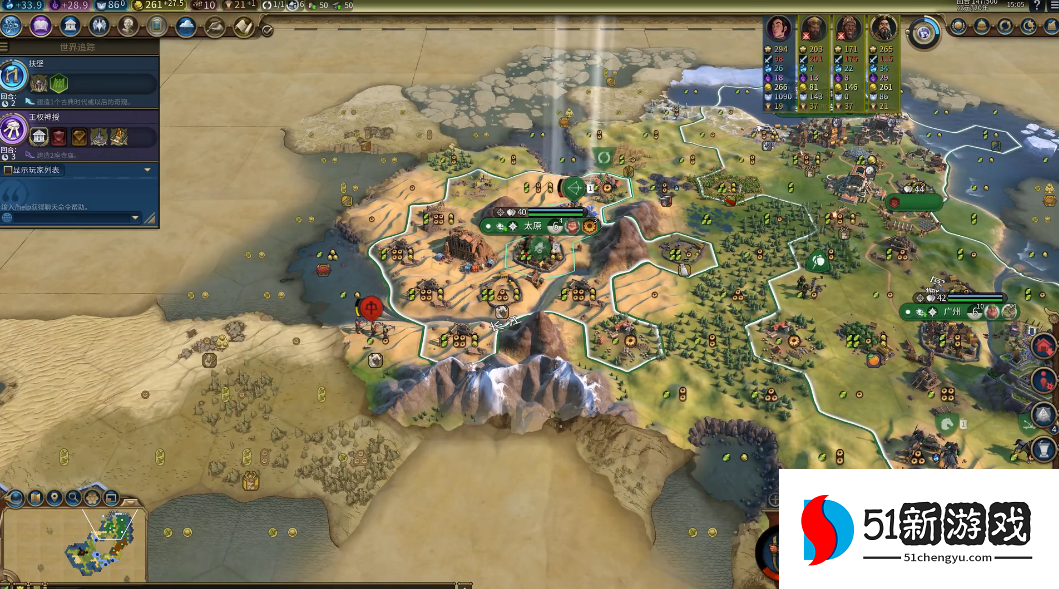The width and height of the screenshot is (1059, 589).
Task: Open the Great People portrait button
Action: [128, 26]
